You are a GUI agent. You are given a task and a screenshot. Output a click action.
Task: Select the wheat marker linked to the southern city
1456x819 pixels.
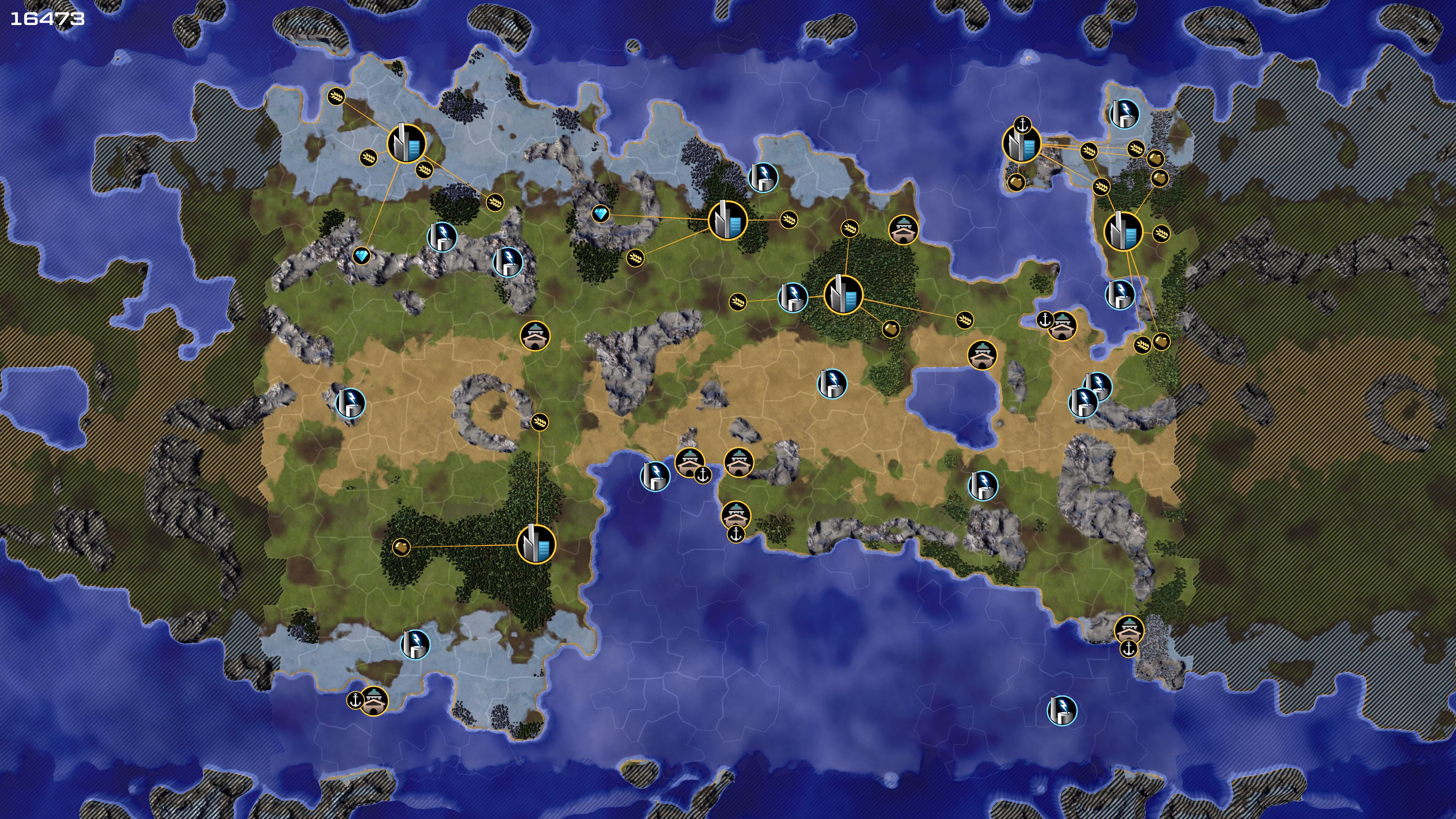pyautogui.click(x=539, y=422)
